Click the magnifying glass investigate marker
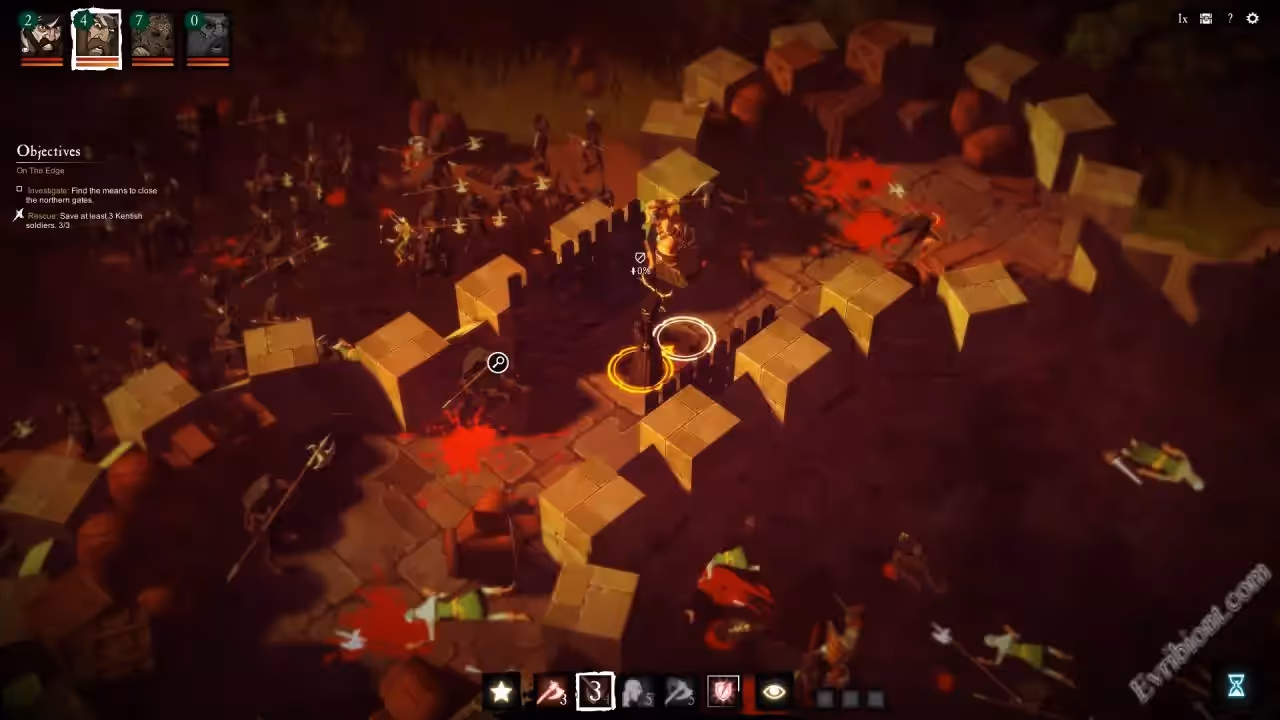This screenshot has height=720, width=1280. tap(497, 362)
